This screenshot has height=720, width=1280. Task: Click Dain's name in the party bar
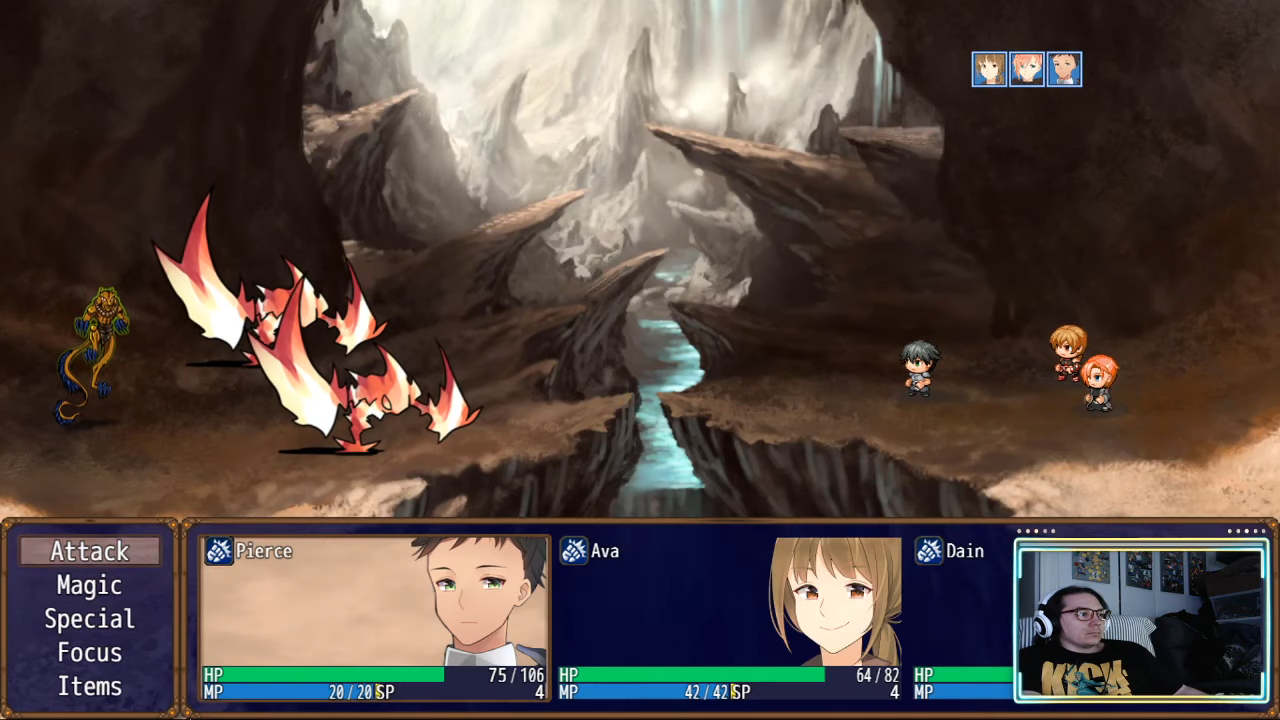964,551
